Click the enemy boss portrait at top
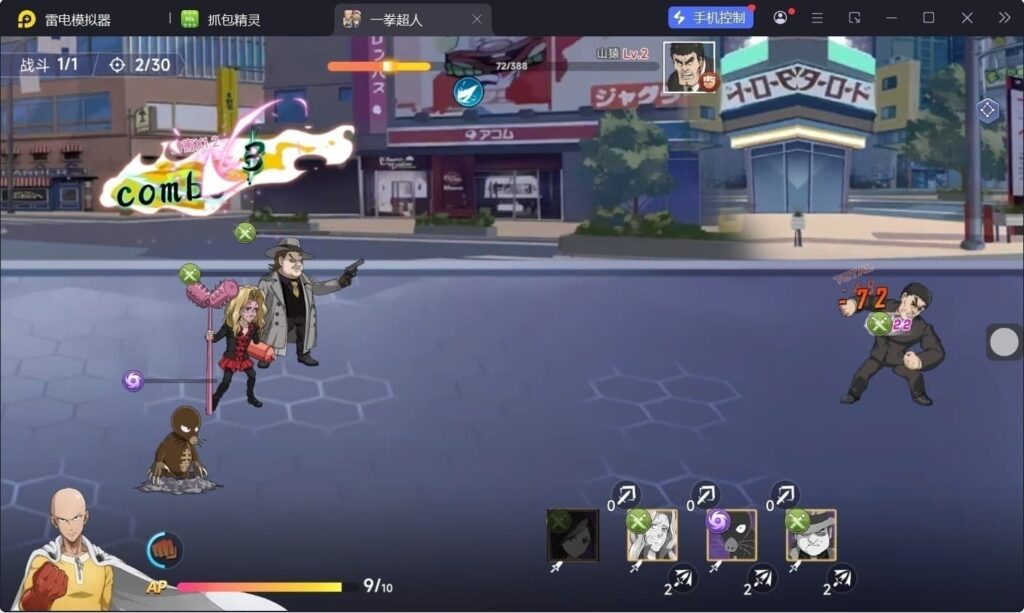The image size is (1024, 613). (x=689, y=67)
